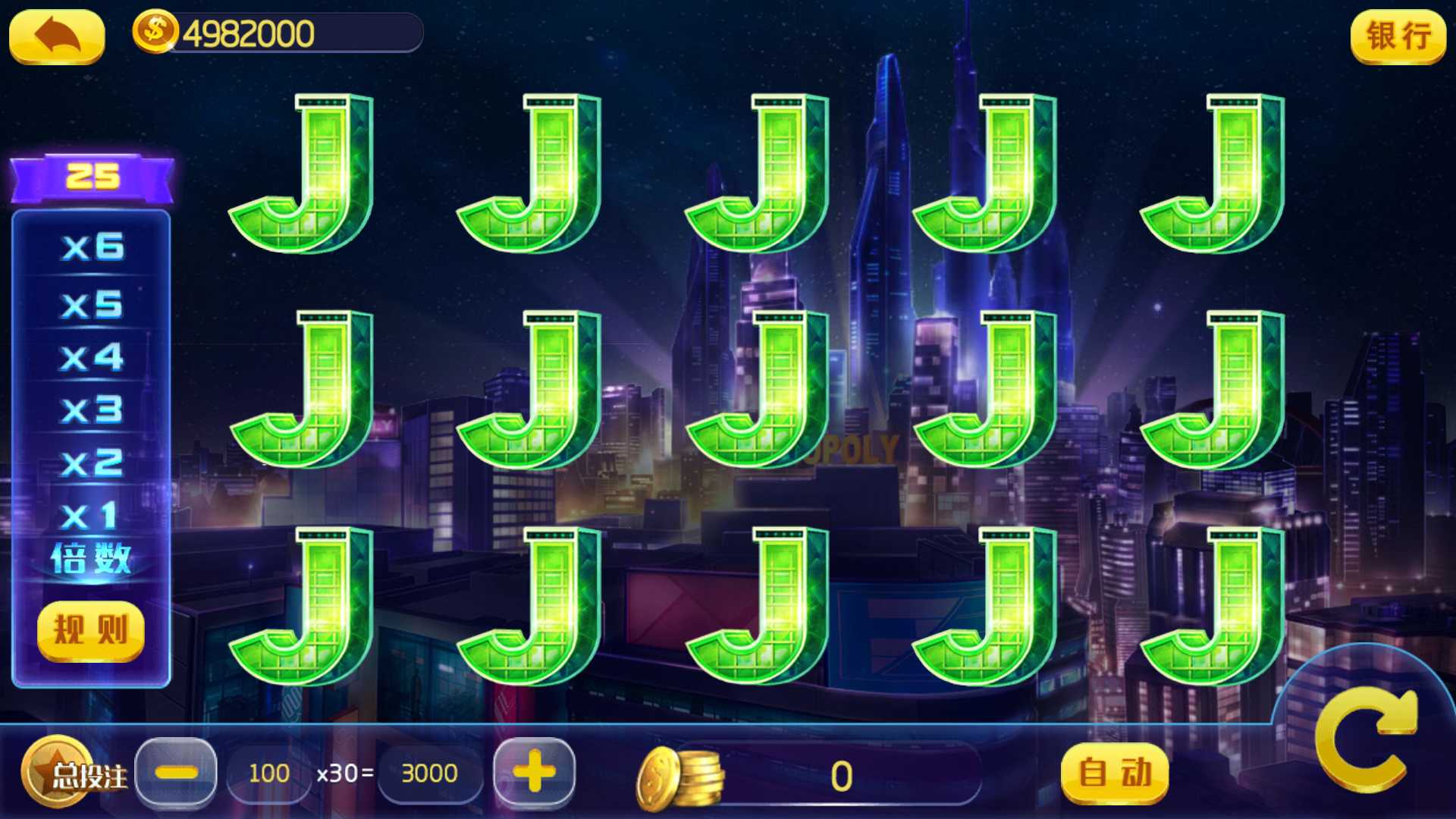Enable 自动 auto spin
This screenshot has height=819, width=1456.
[x=1114, y=773]
